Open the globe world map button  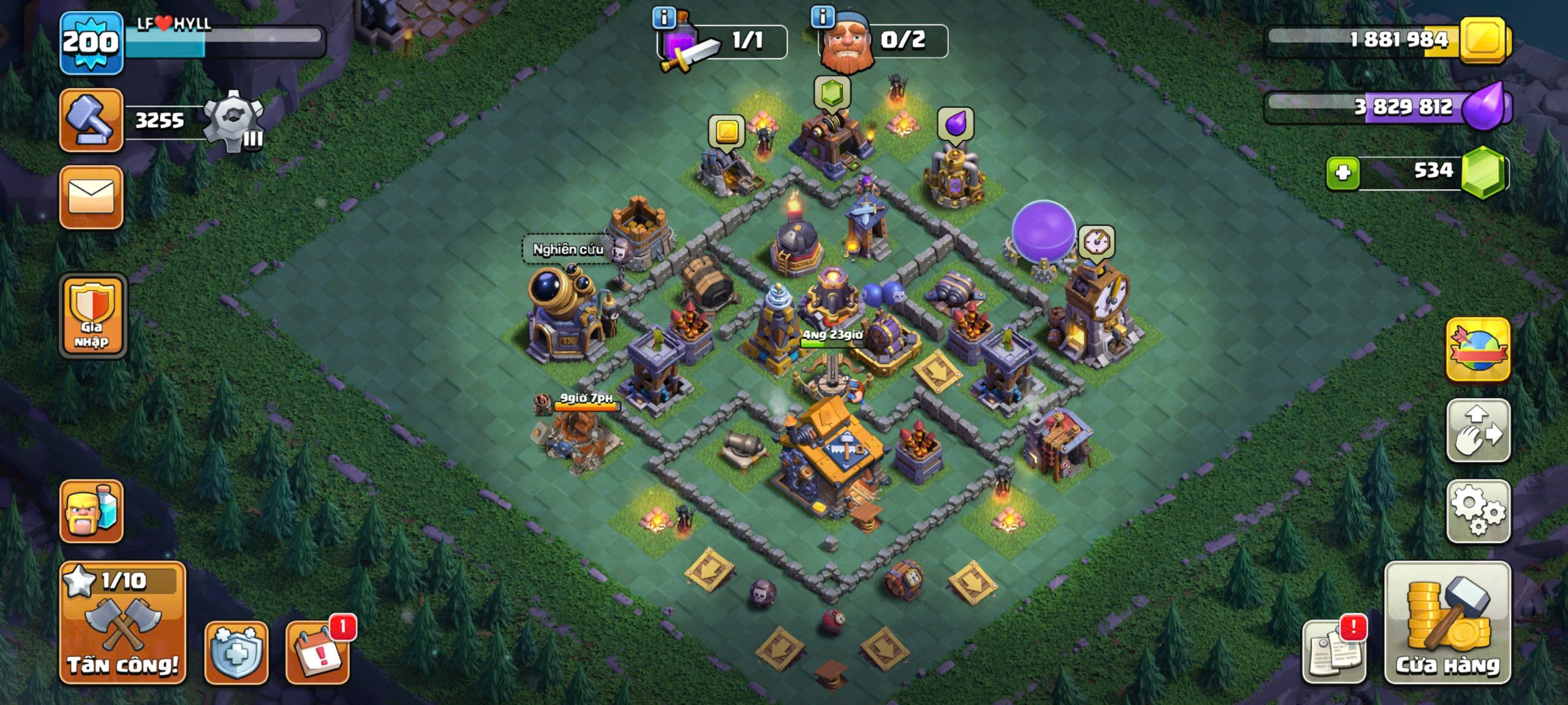click(1478, 350)
